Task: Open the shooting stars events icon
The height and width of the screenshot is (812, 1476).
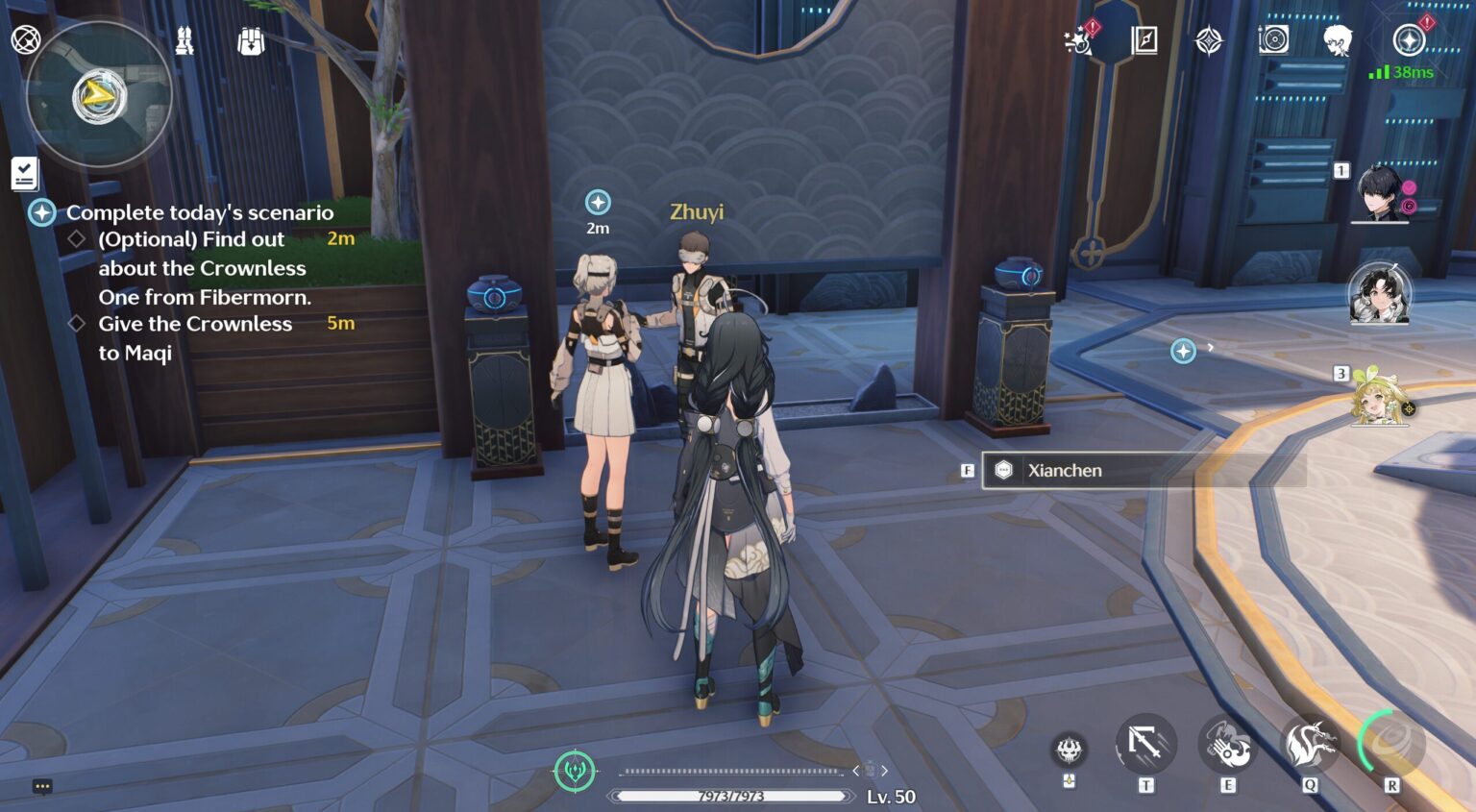Action: coord(1079,40)
